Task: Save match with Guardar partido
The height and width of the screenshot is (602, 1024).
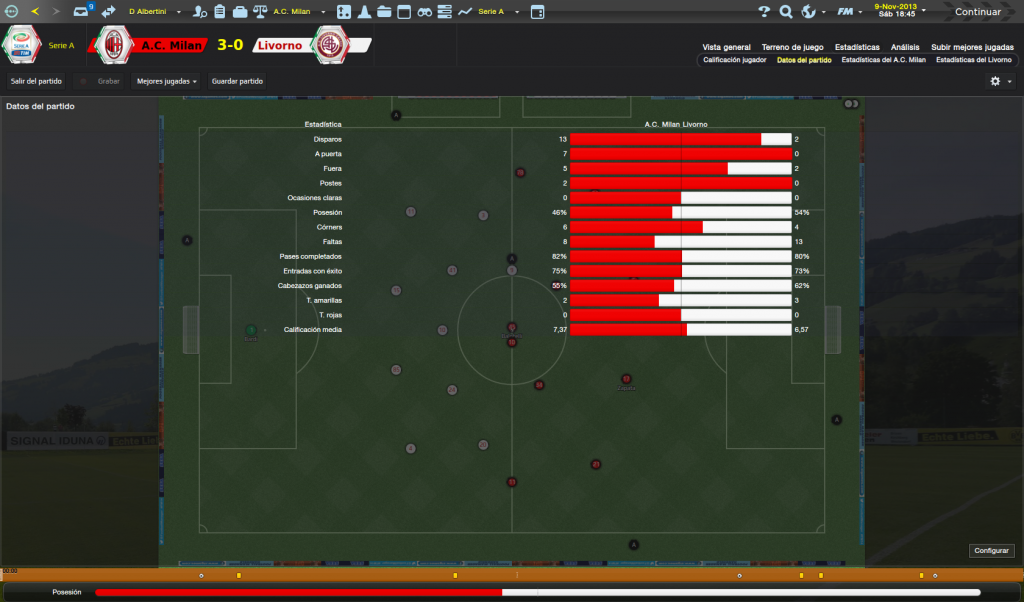Action: [237, 81]
